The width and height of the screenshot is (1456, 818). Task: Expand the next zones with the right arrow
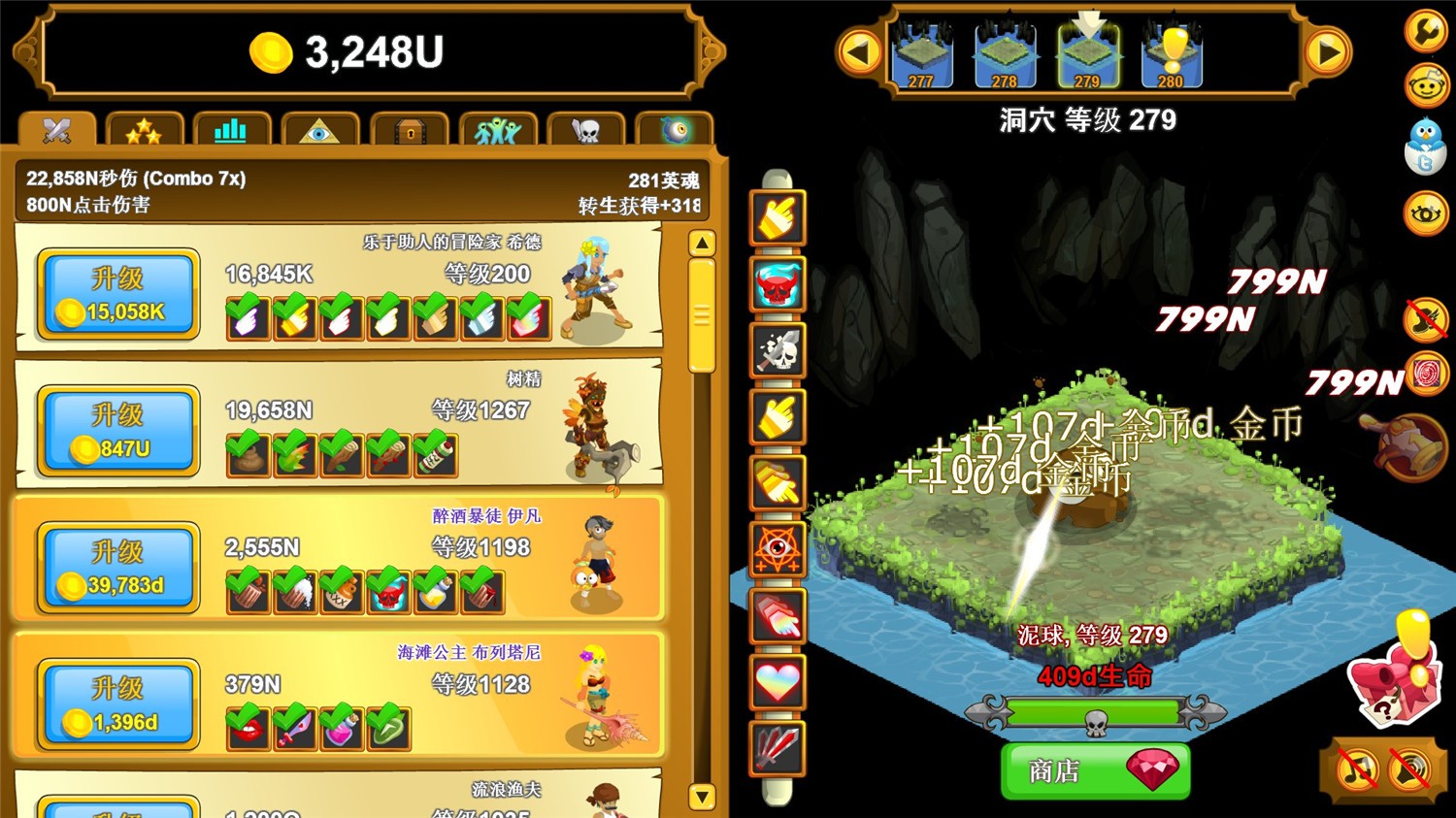[x=1330, y=53]
